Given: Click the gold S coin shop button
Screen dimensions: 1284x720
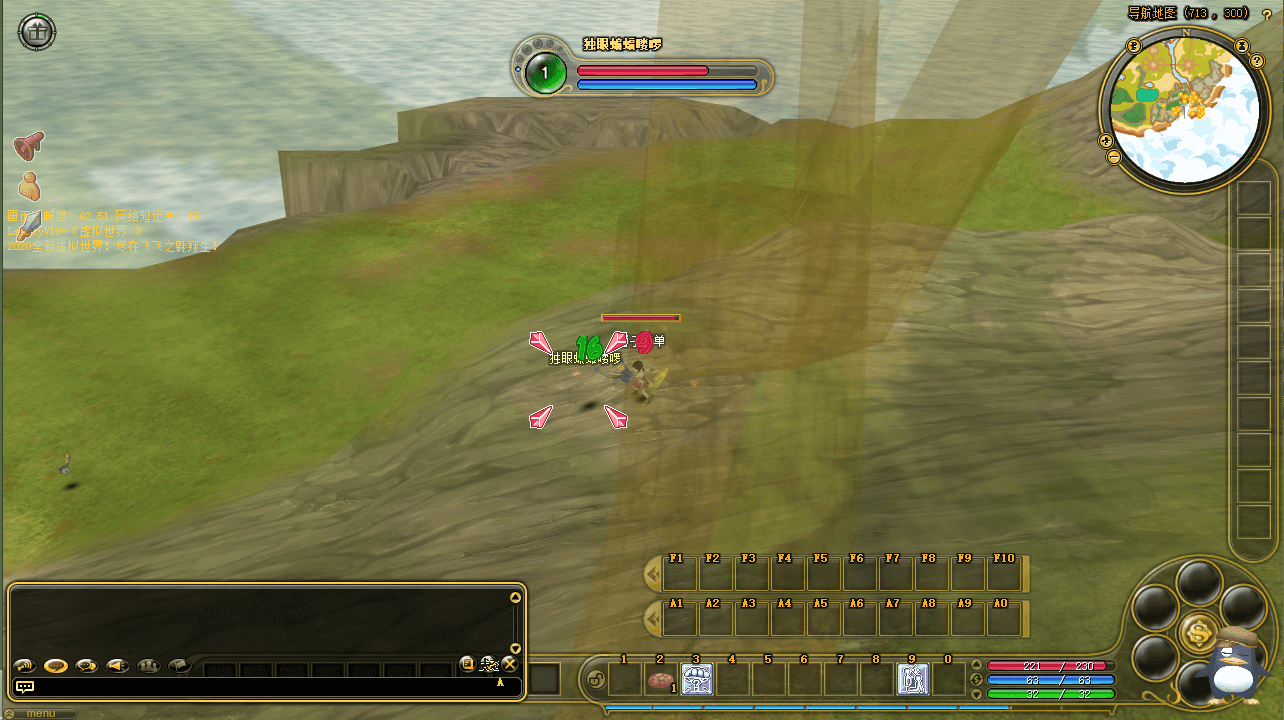Looking at the screenshot, I should [x=1197, y=632].
